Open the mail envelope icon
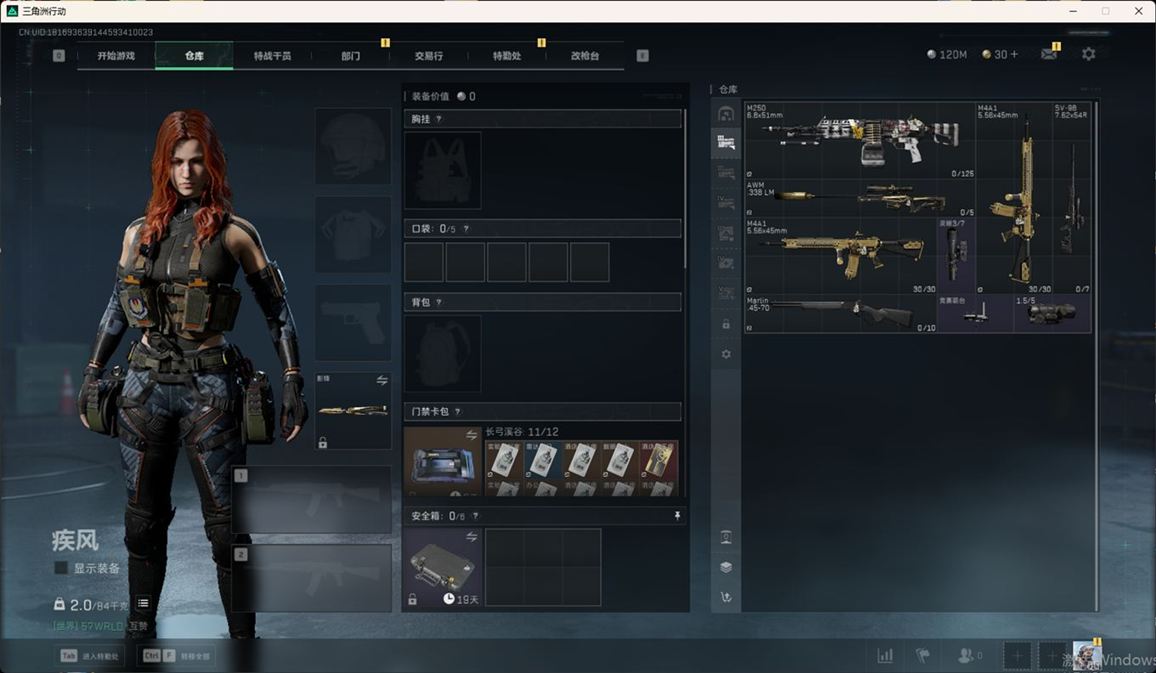This screenshot has width=1156, height=673. point(1048,54)
